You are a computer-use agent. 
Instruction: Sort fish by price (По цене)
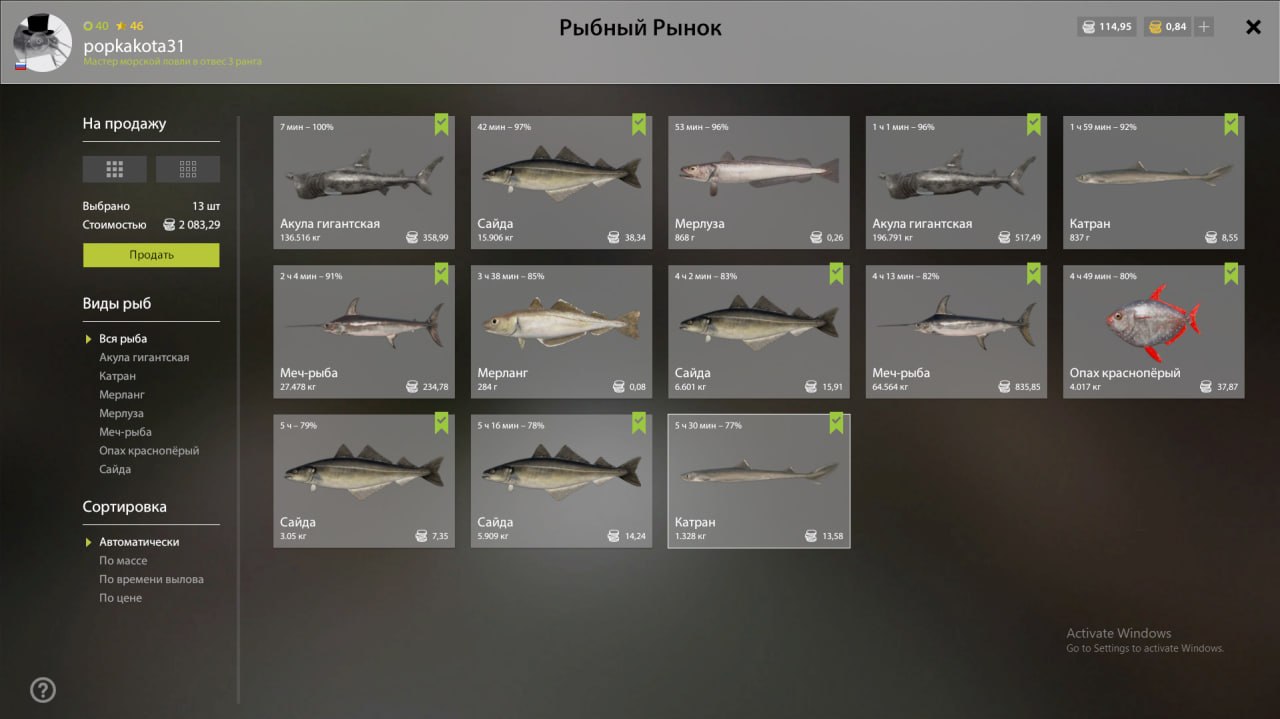tap(120, 598)
